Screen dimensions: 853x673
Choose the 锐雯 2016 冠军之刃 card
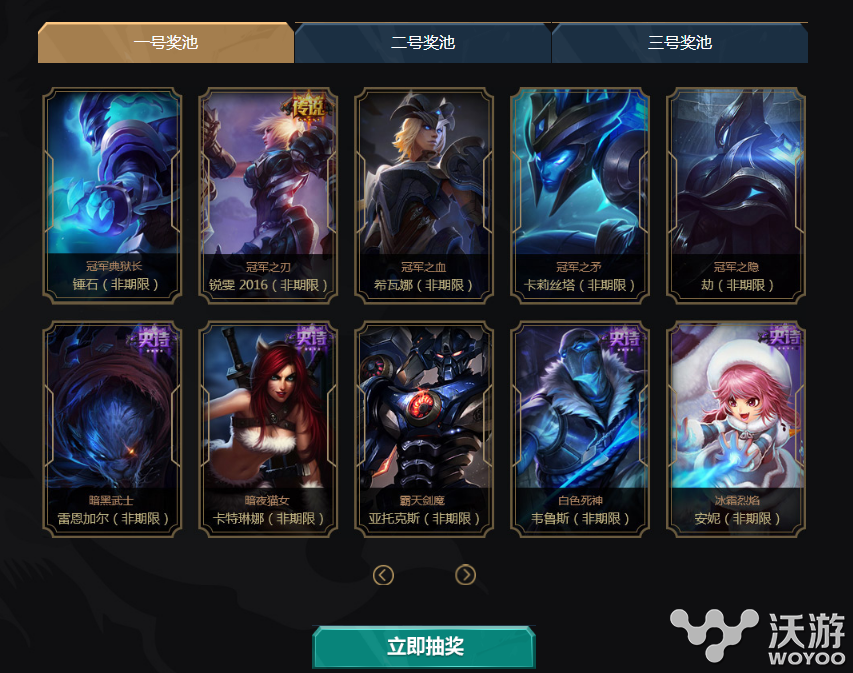tap(268, 195)
